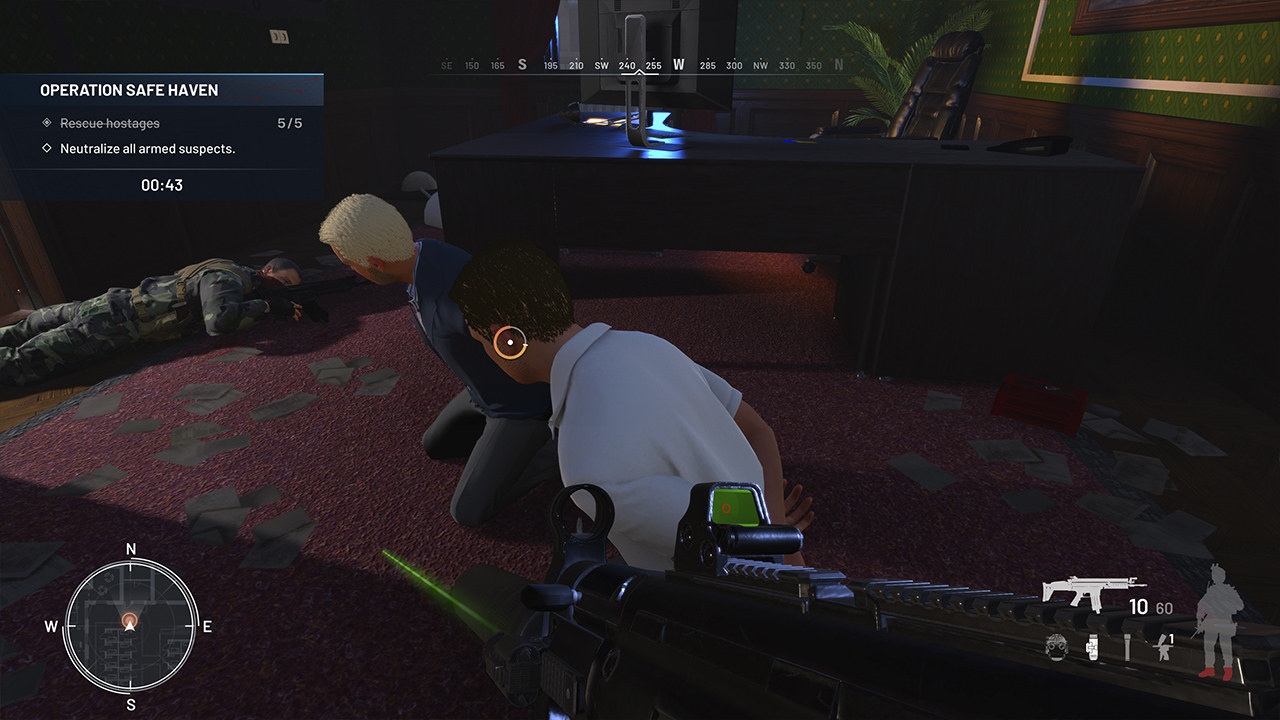
Task: Expand the OPERATION SAFE HAVEN panel header
Action: click(x=162, y=90)
